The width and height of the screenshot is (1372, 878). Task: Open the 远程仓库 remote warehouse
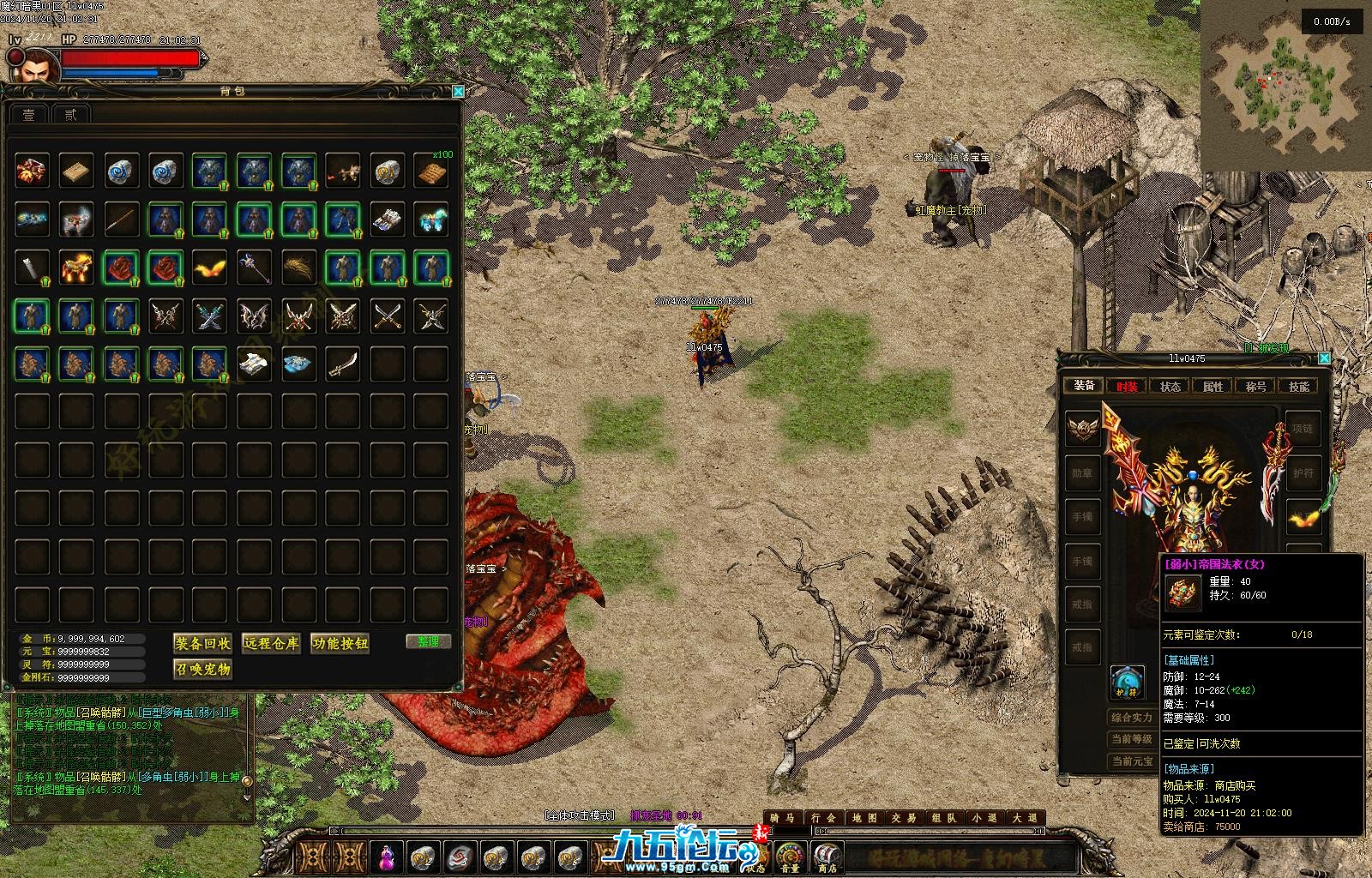pos(271,643)
